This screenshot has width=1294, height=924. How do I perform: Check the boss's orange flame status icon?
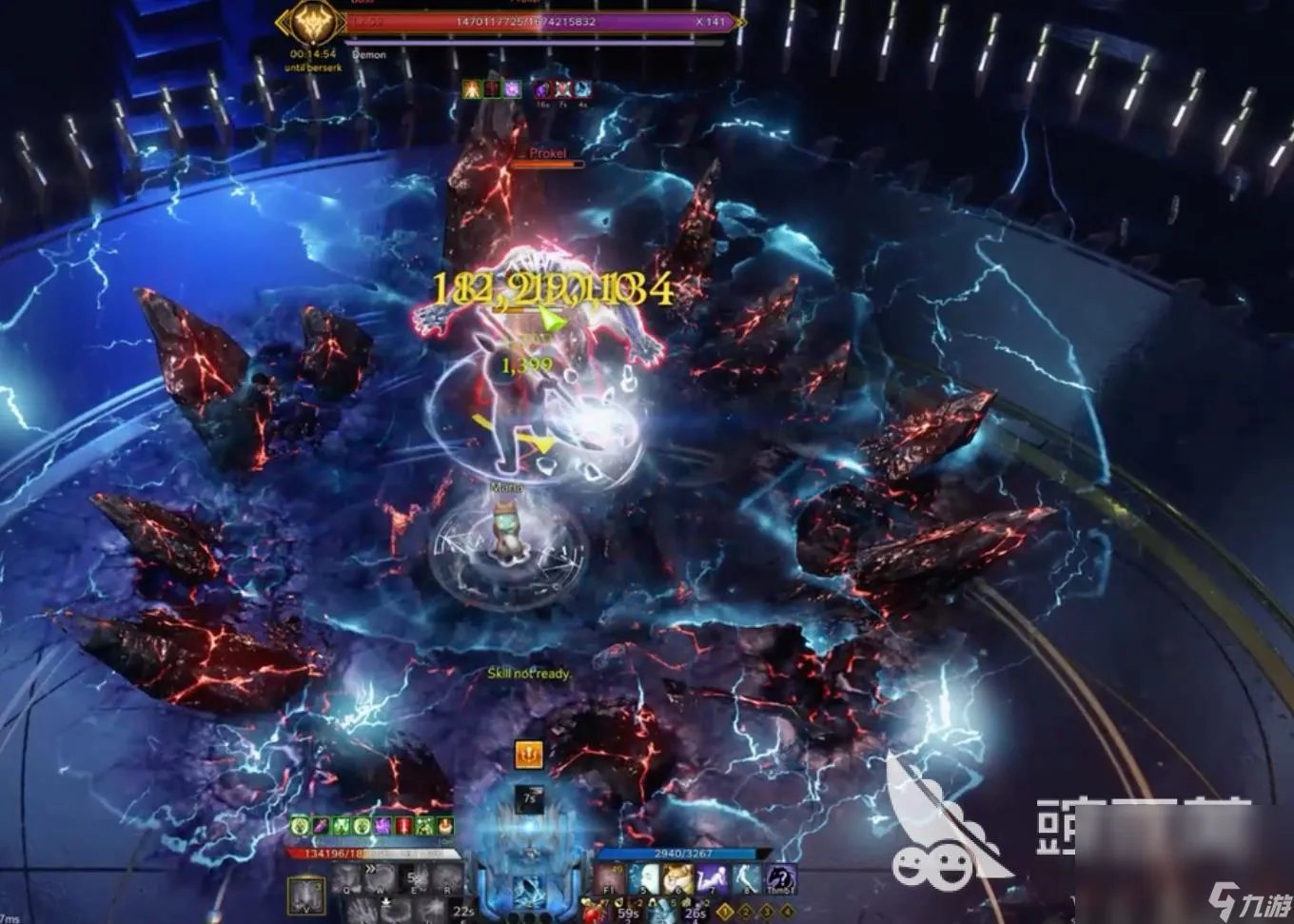click(x=471, y=89)
